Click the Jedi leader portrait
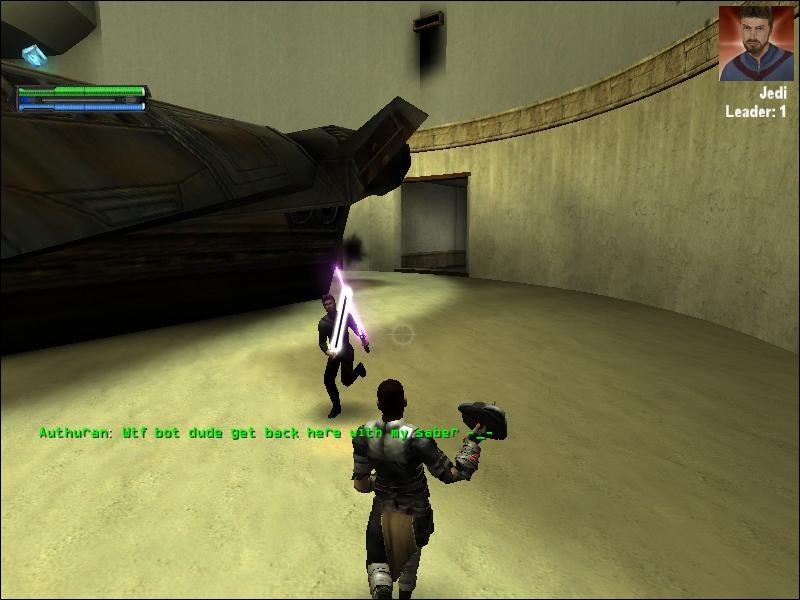The image size is (800, 600). click(x=755, y=43)
